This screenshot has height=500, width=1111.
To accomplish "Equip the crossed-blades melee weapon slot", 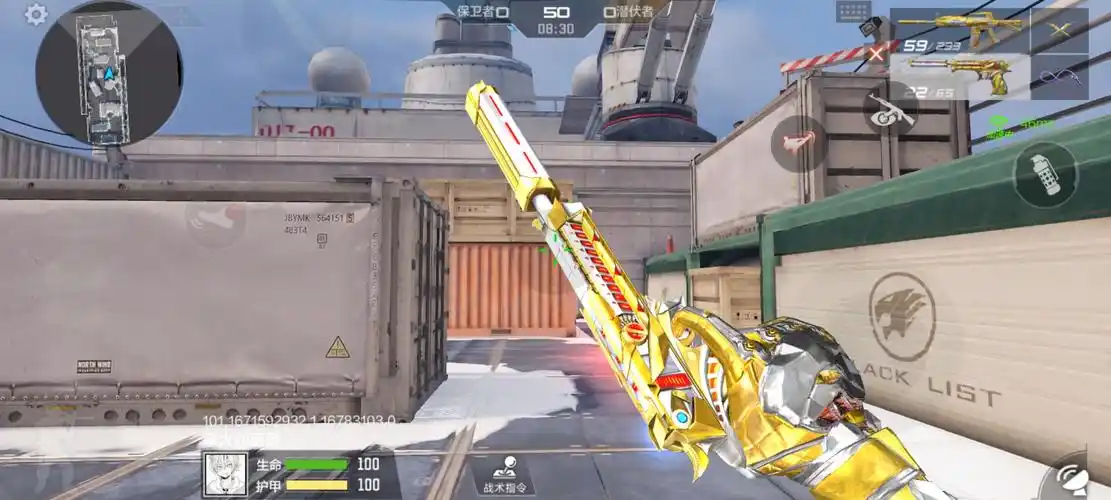I will coord(1059,30).
